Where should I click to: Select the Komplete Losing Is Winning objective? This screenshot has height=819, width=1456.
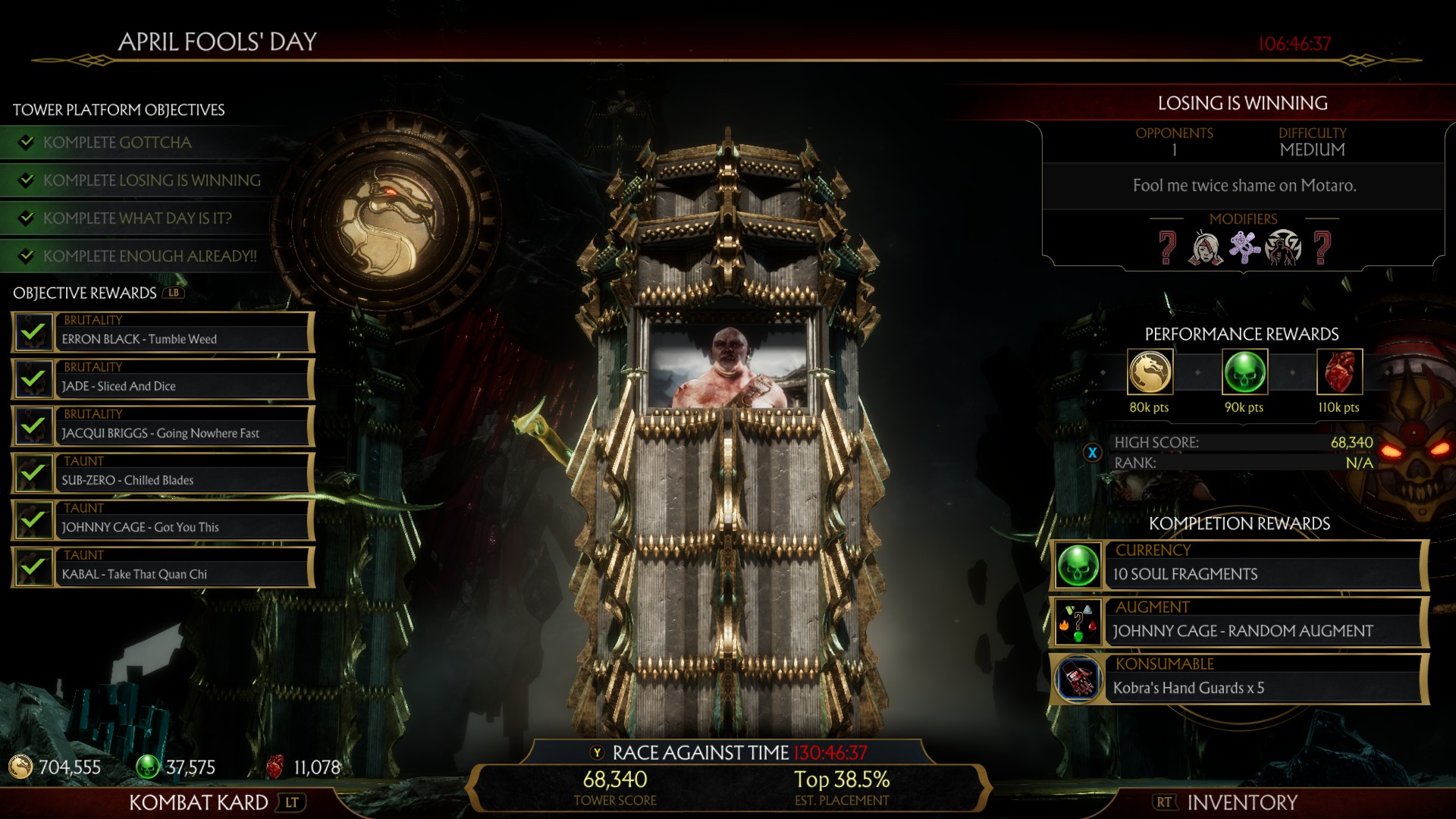point(152,180)
